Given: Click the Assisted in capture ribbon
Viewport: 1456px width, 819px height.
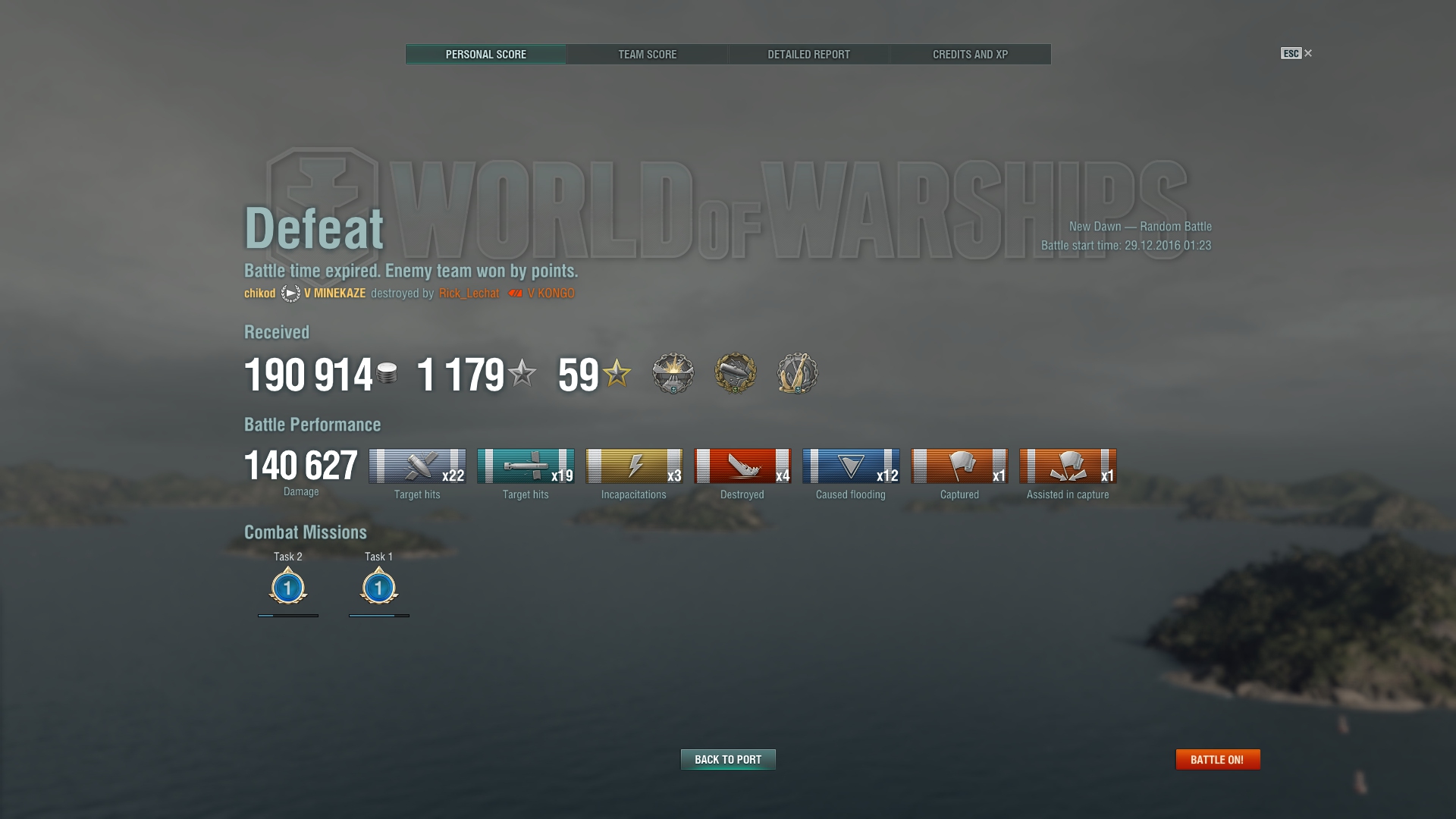Looking at the screenshot, I should coord(1068,466).
